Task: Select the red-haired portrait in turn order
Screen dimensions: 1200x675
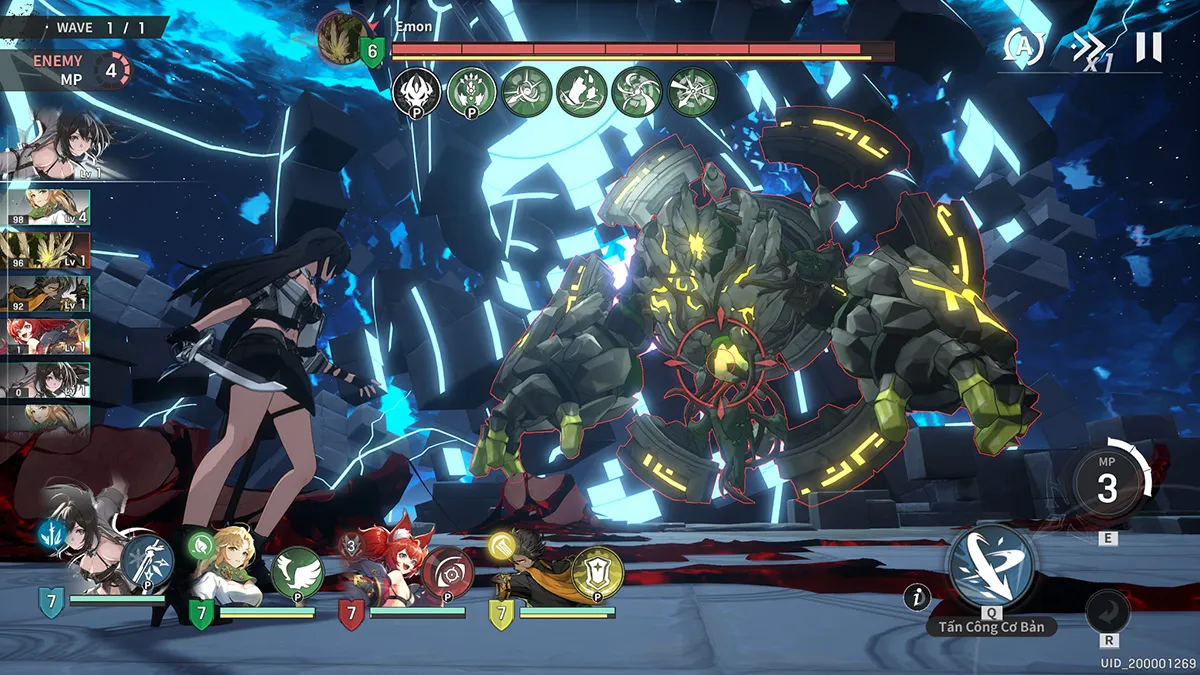Action: click(x=46, y=337)
